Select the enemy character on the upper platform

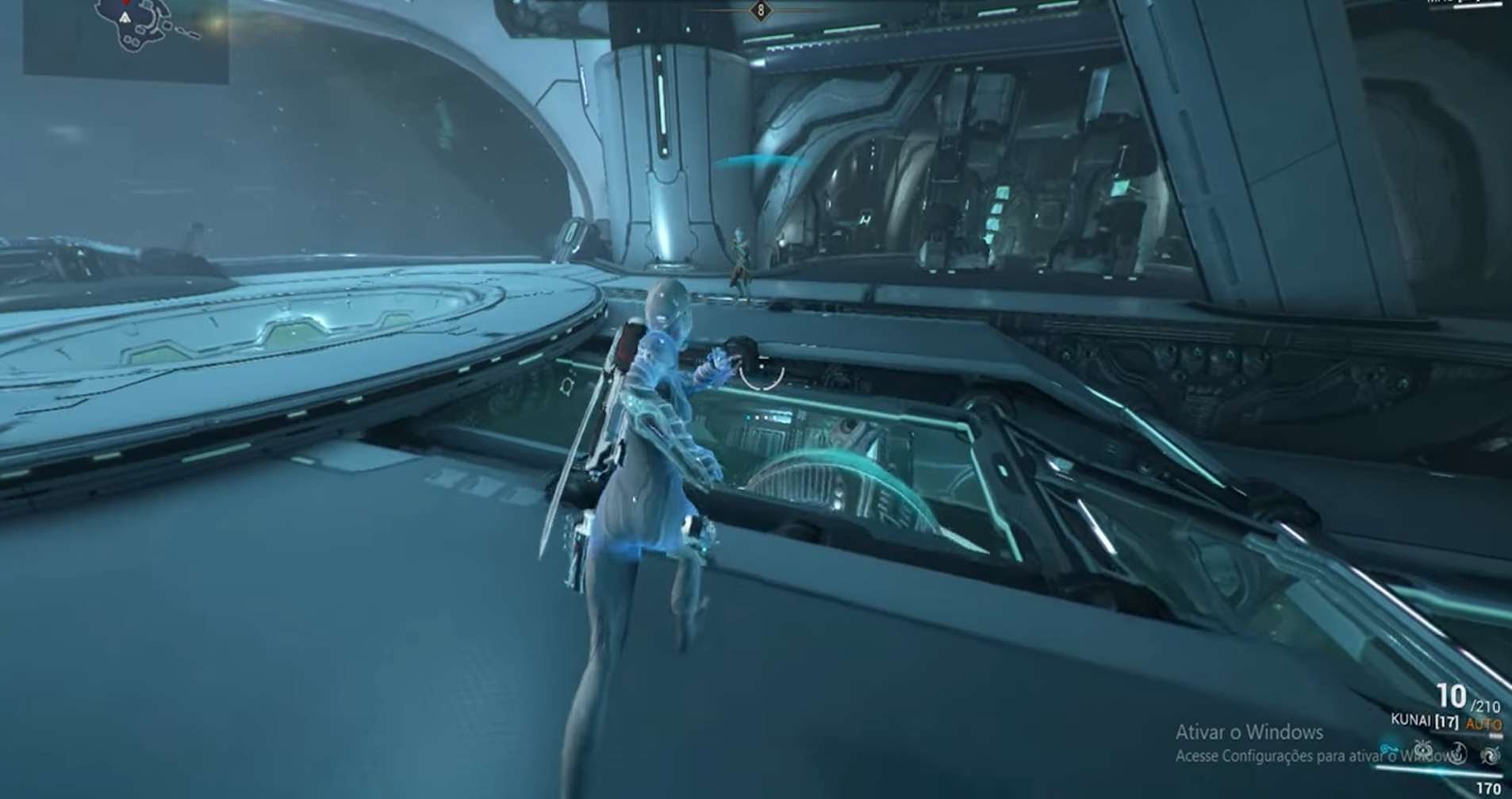tap(743, 262)
